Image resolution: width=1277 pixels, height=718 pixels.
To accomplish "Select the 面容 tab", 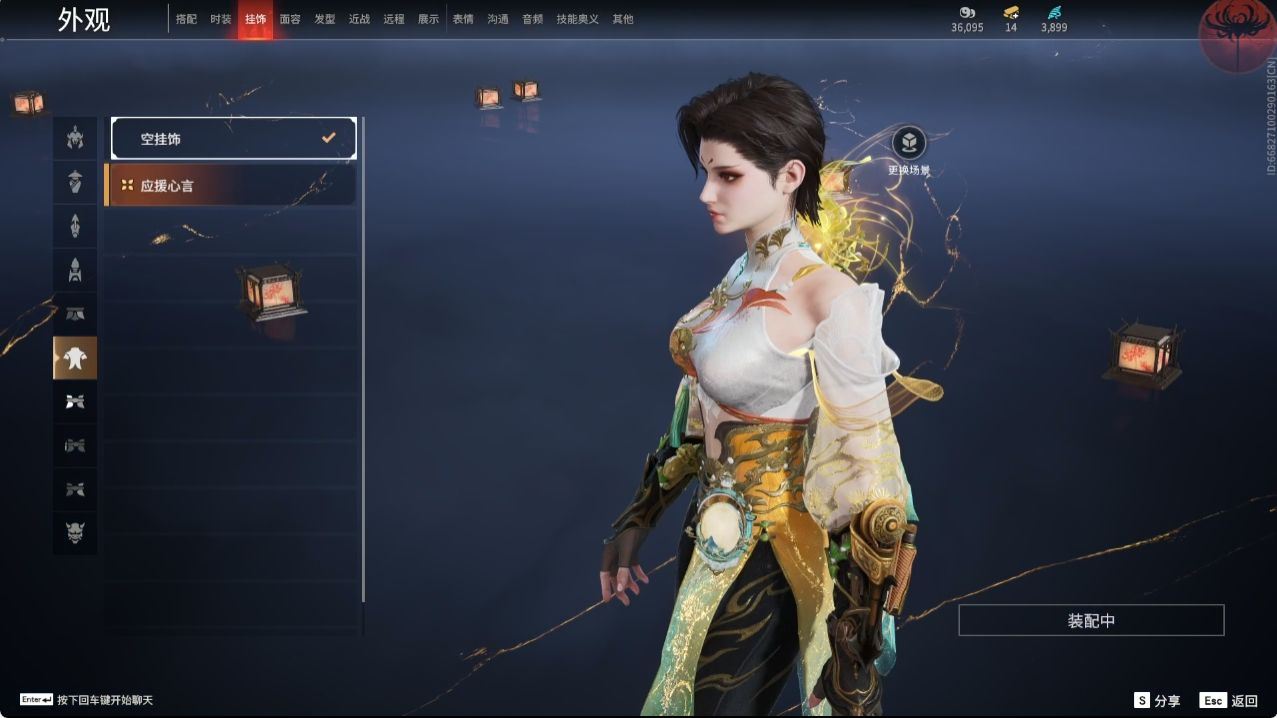I will 290,19.
